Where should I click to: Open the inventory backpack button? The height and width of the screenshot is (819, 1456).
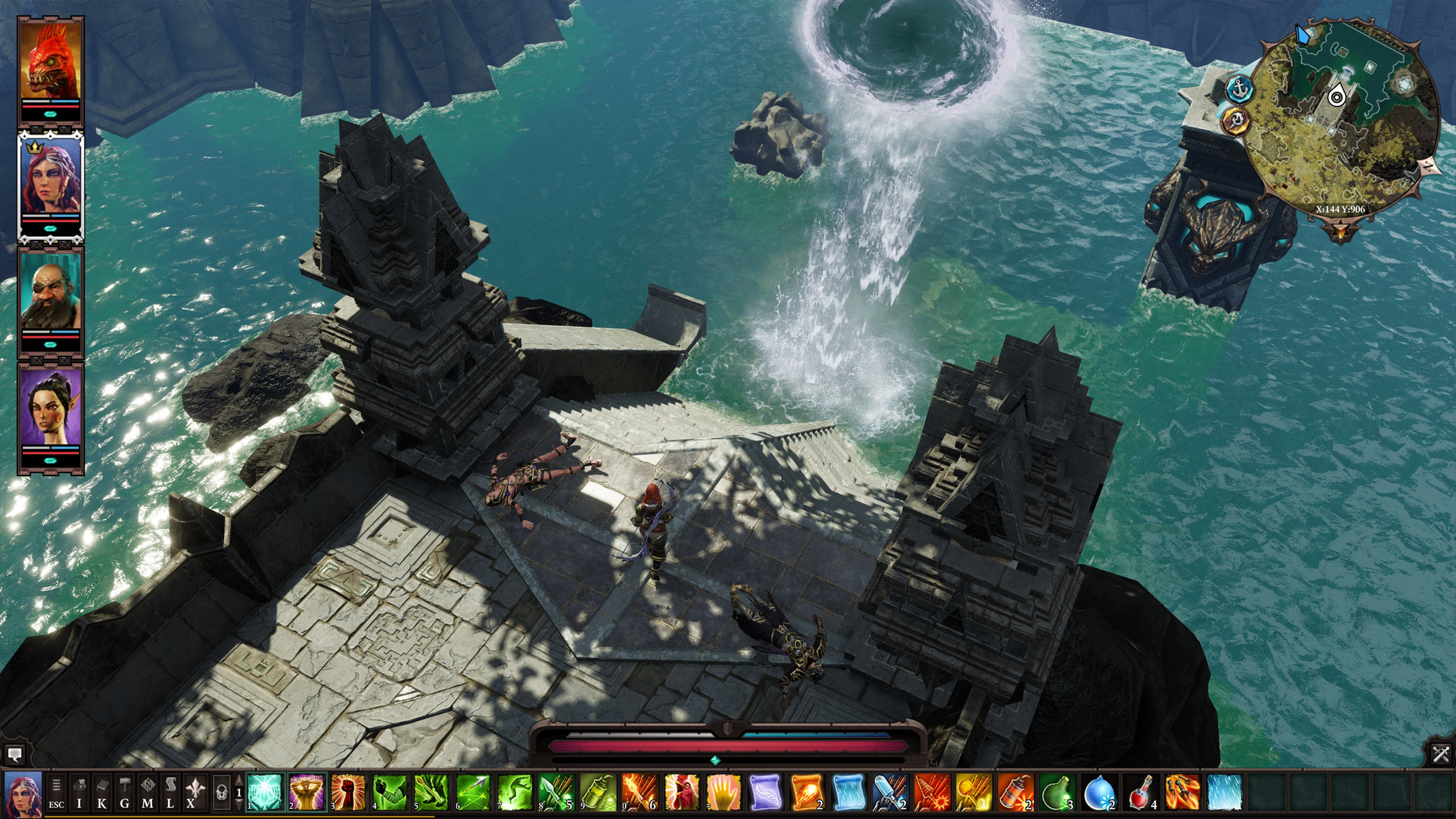pos(80,793)
